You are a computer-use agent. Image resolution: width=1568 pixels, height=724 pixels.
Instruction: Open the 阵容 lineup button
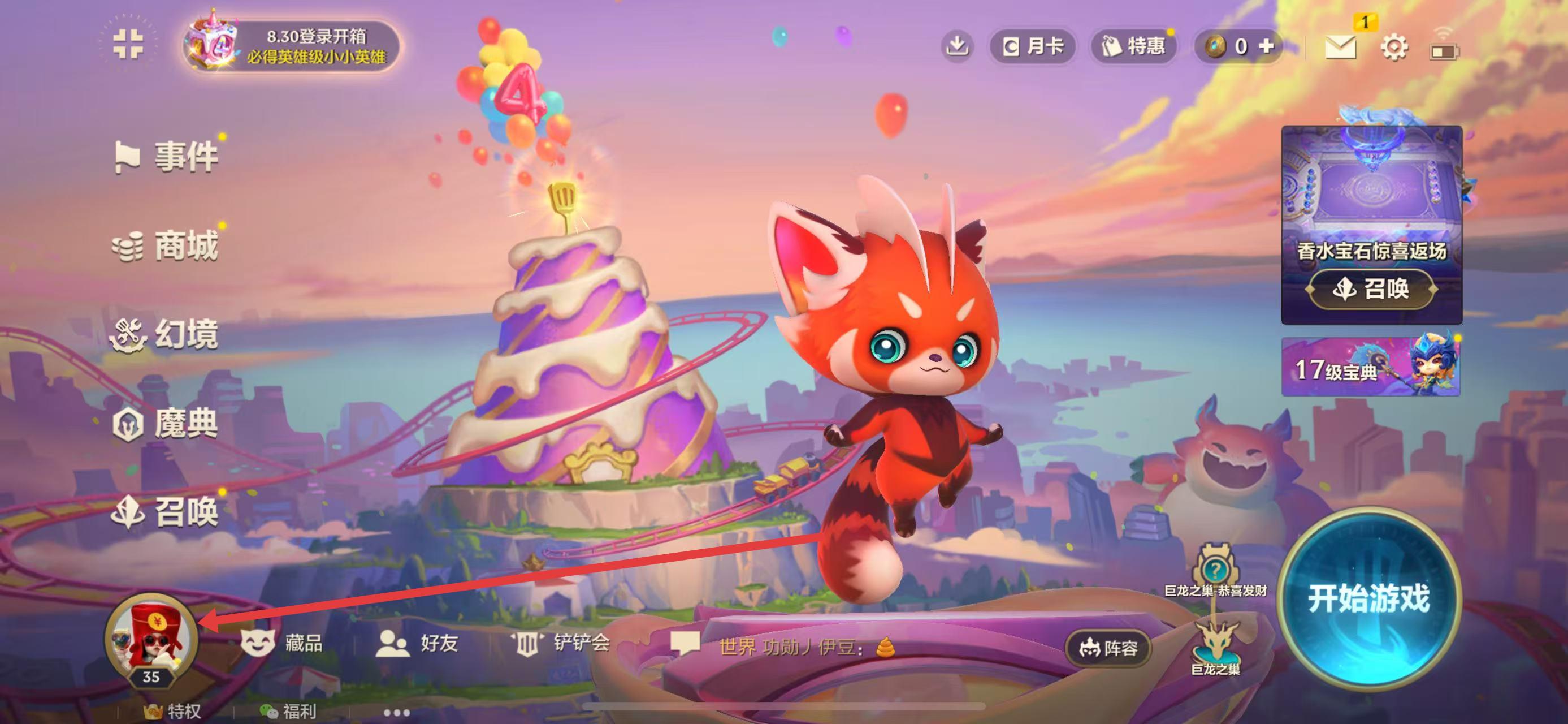click(x=1108, y=648)
